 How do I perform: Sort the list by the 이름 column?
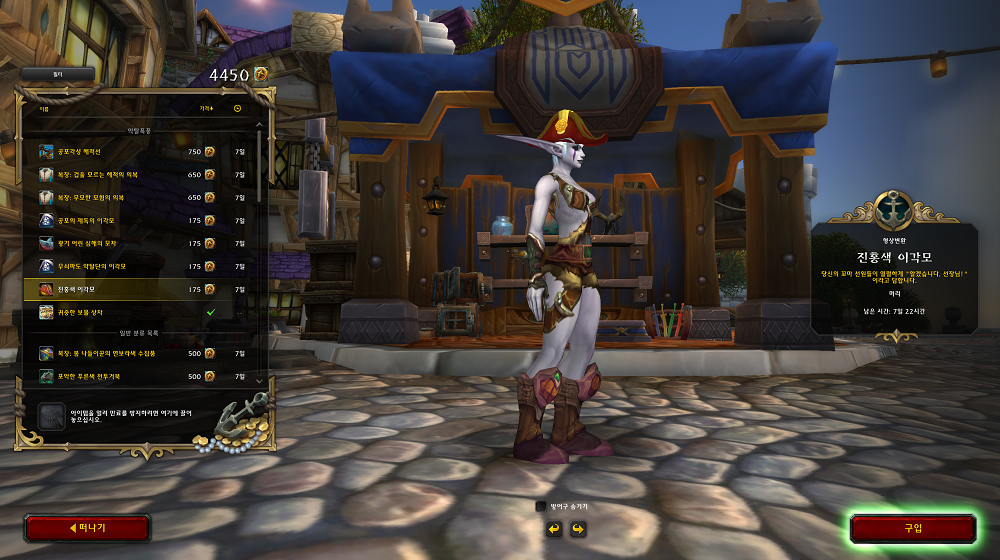pyautogui.click(x=44, y=108)
